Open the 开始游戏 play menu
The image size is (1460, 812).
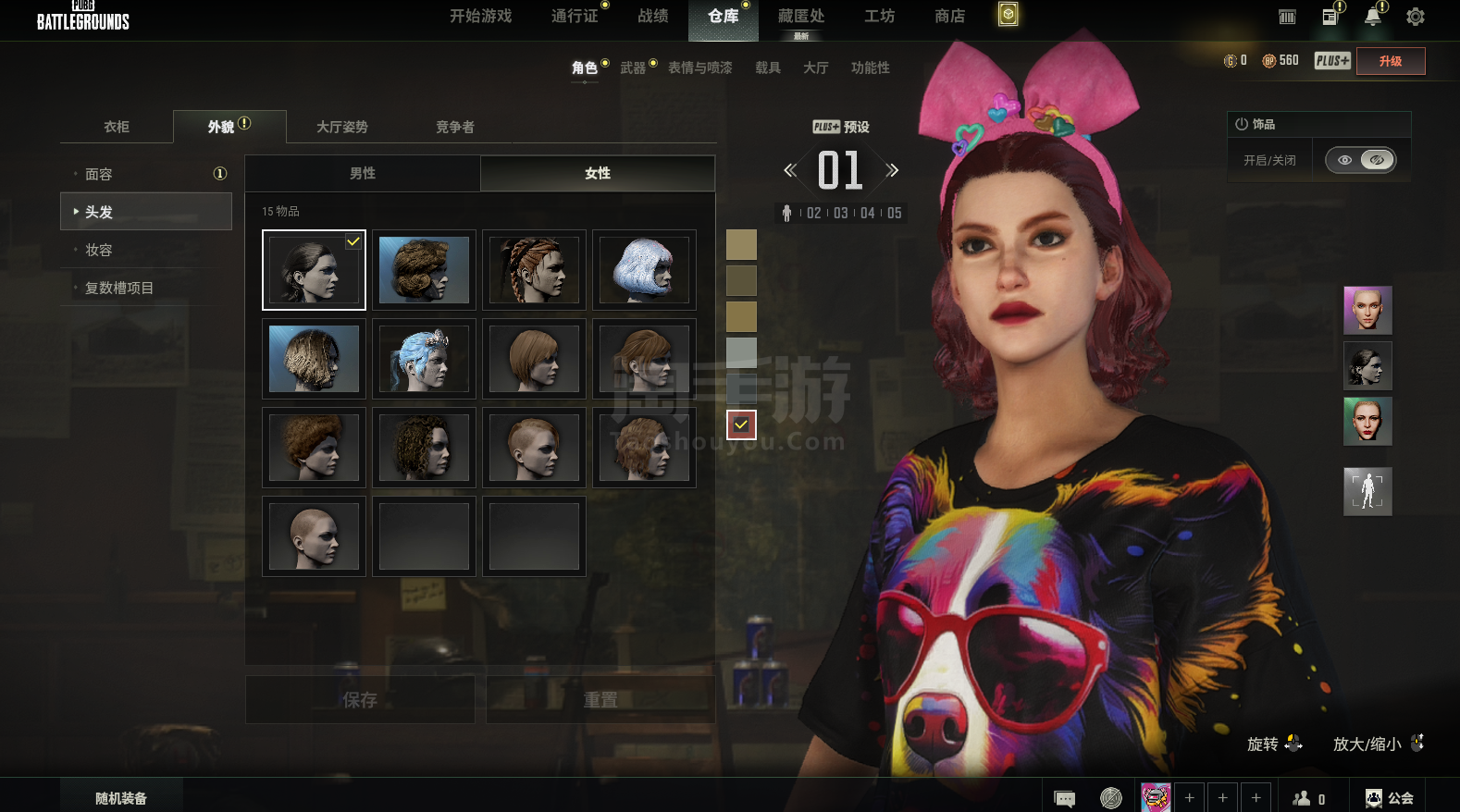coord(480,17)
